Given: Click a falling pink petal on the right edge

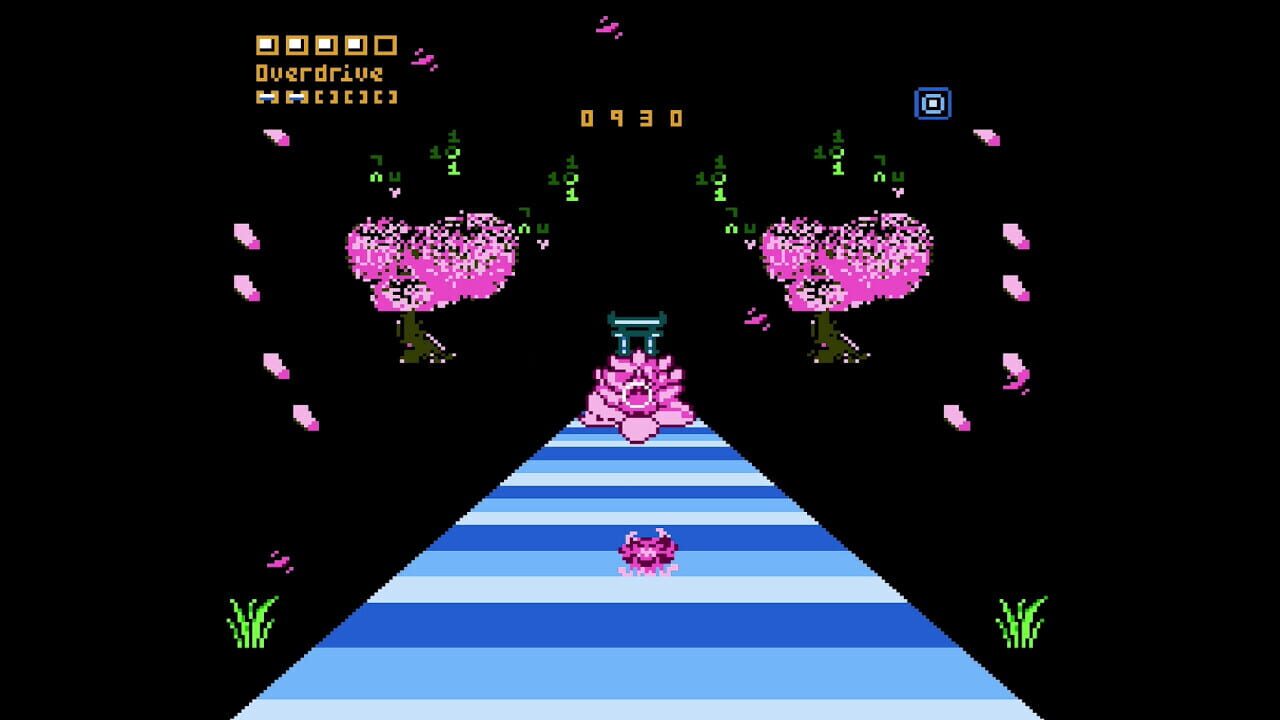Looking at the screenshot, I should (x=1013, y=238).
